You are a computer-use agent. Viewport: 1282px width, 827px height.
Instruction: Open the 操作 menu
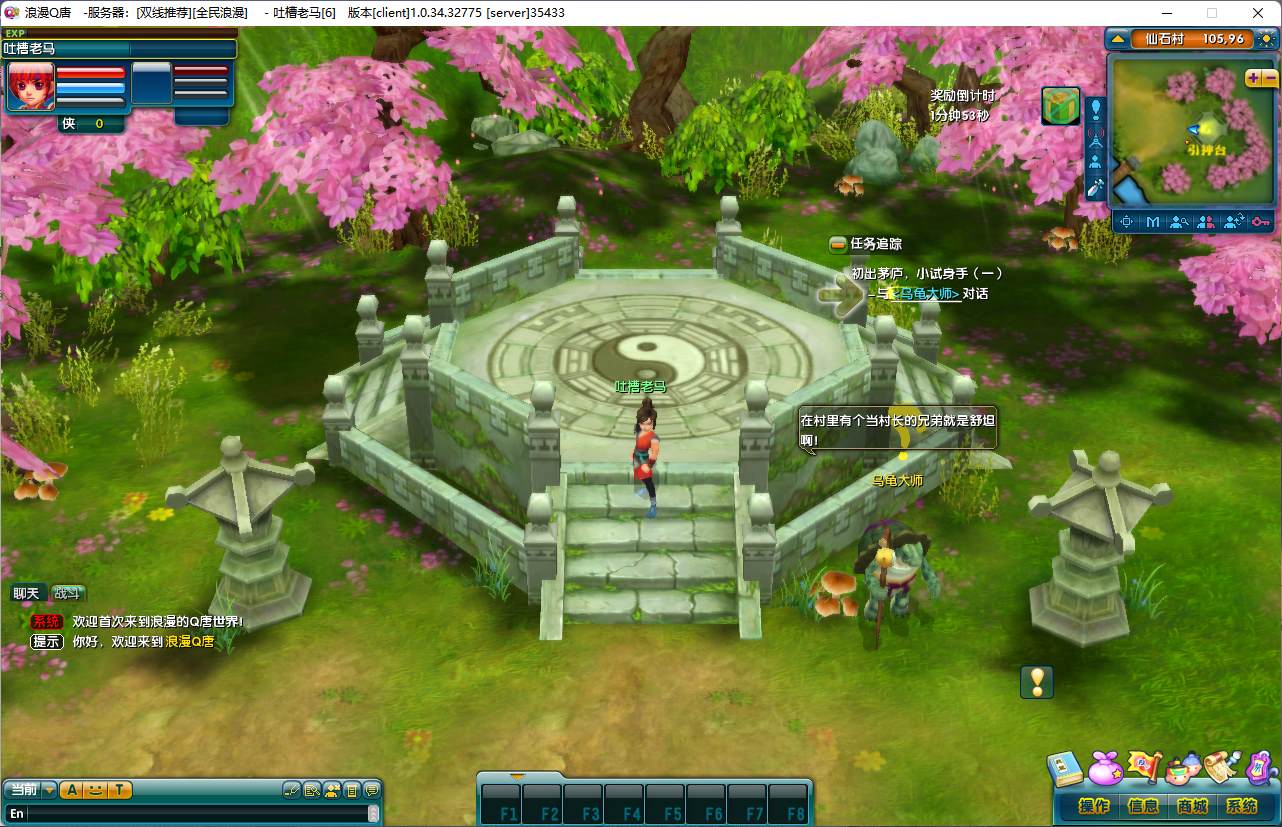[1095, 806]
